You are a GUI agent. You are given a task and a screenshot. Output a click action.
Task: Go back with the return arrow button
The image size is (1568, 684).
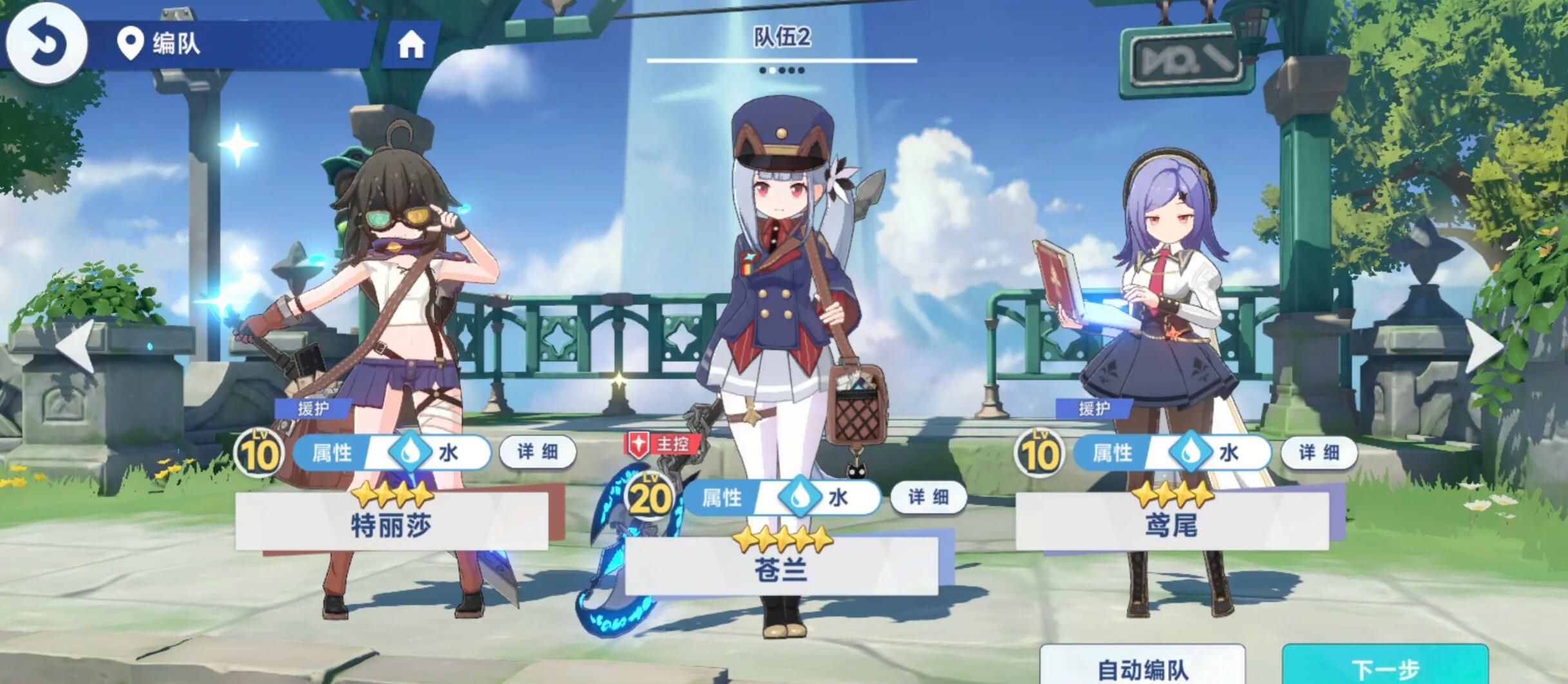point(45,43)
